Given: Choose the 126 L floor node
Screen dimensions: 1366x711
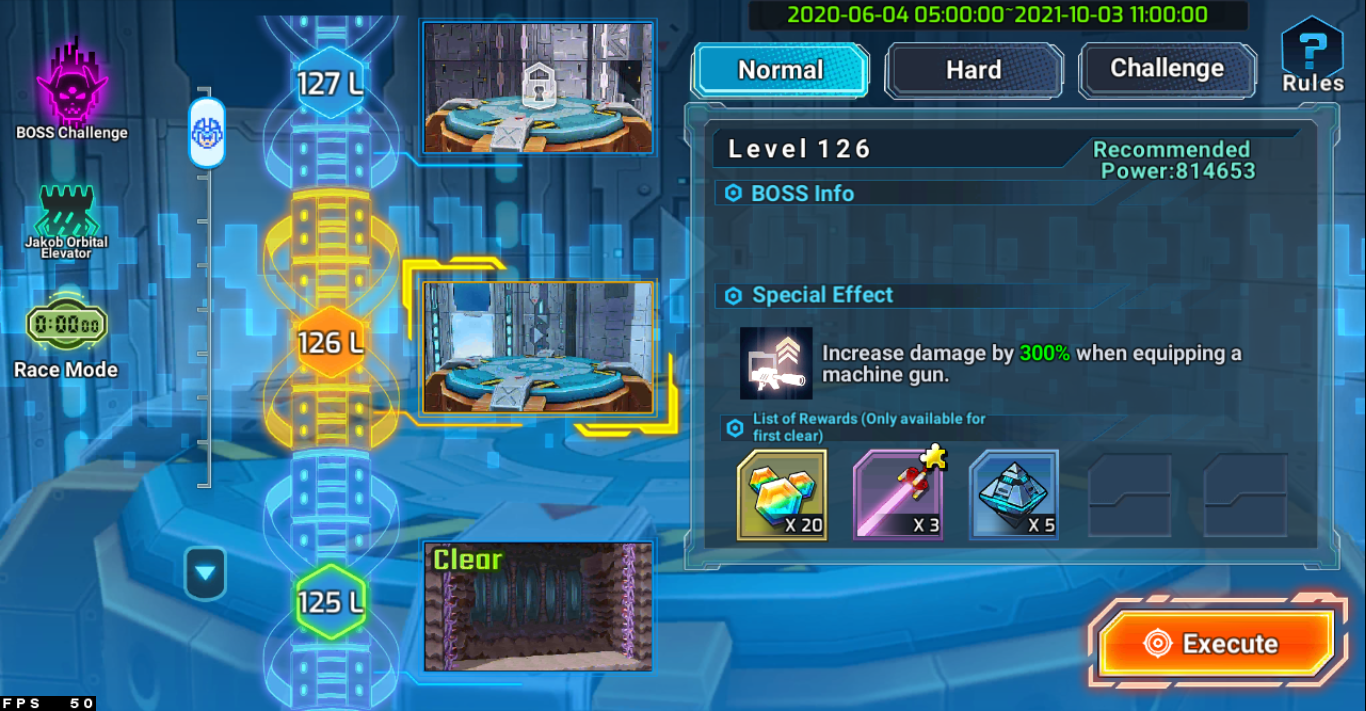Looking at the screenshot, I should pos(330,343).
